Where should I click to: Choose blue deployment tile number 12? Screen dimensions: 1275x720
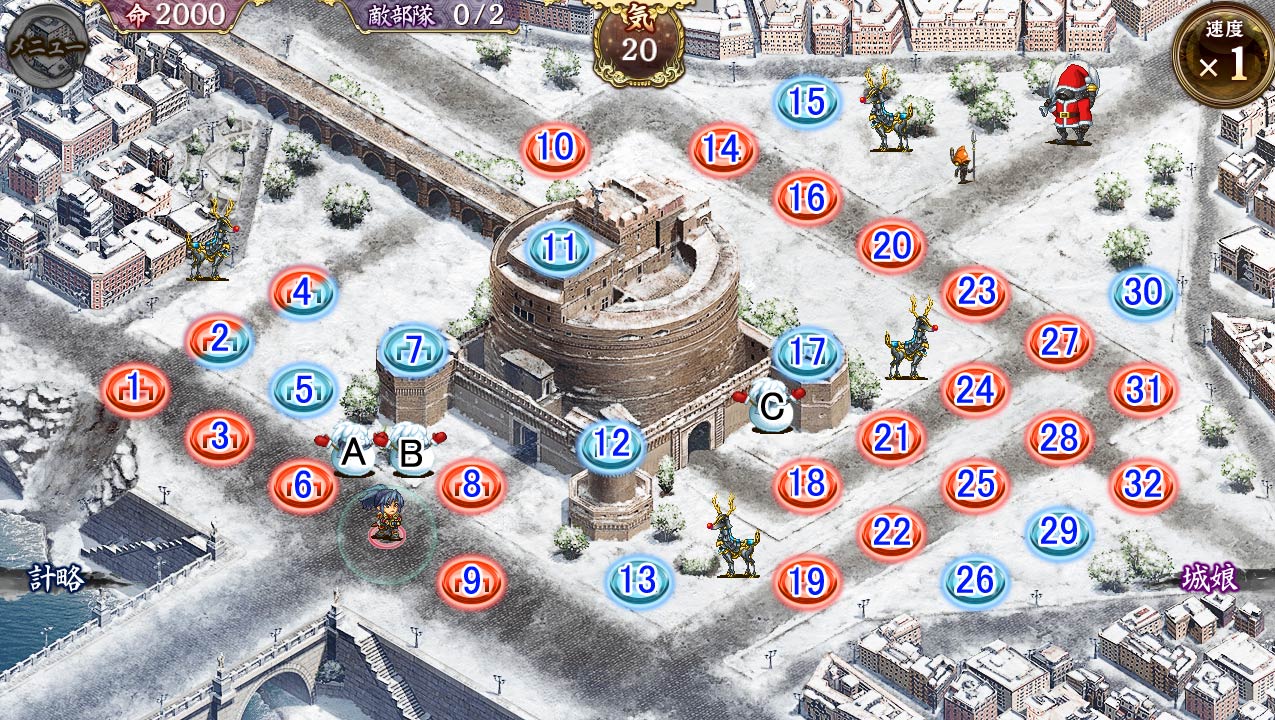[x=611, y=444]
